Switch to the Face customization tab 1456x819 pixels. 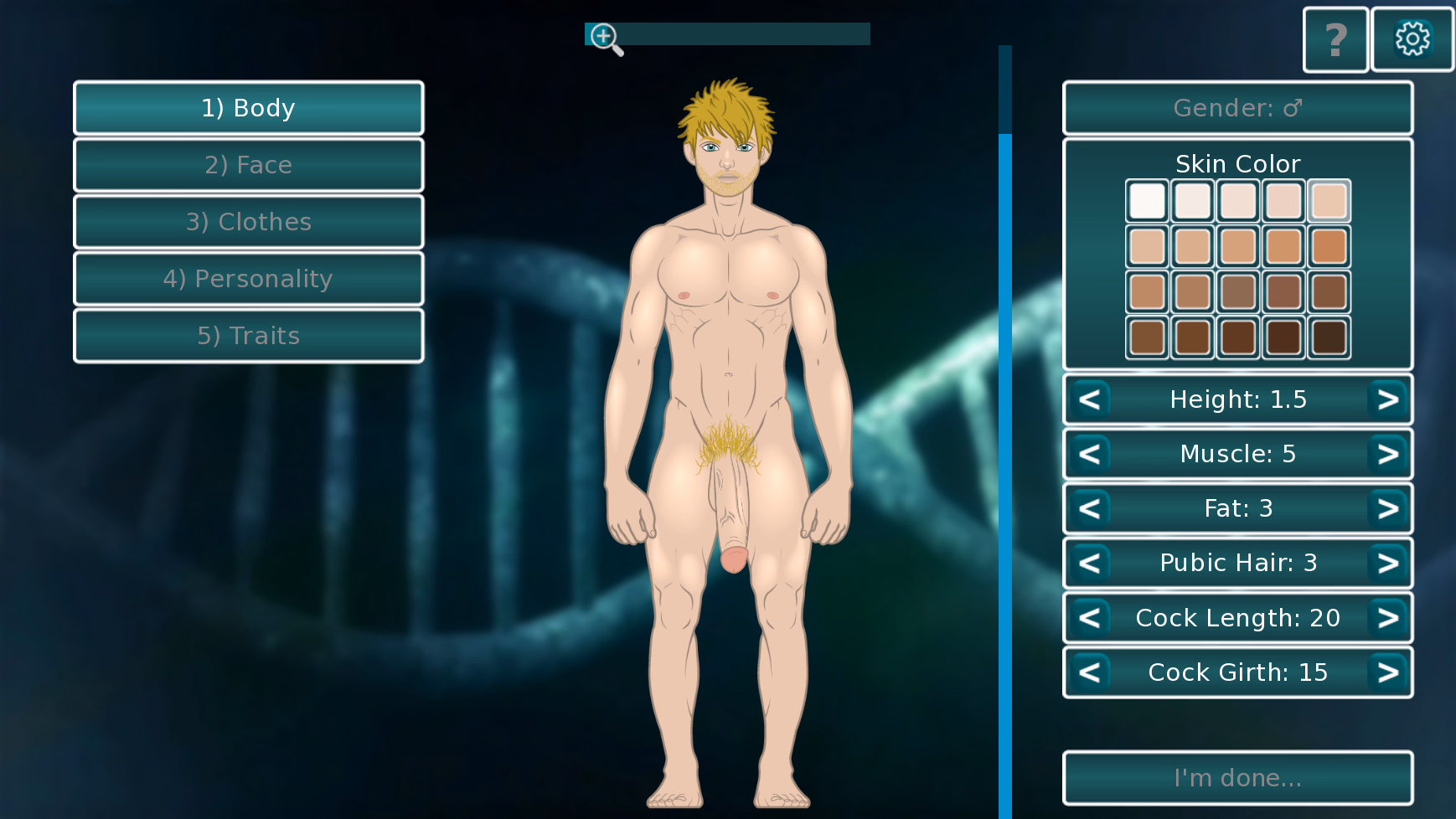248,164
